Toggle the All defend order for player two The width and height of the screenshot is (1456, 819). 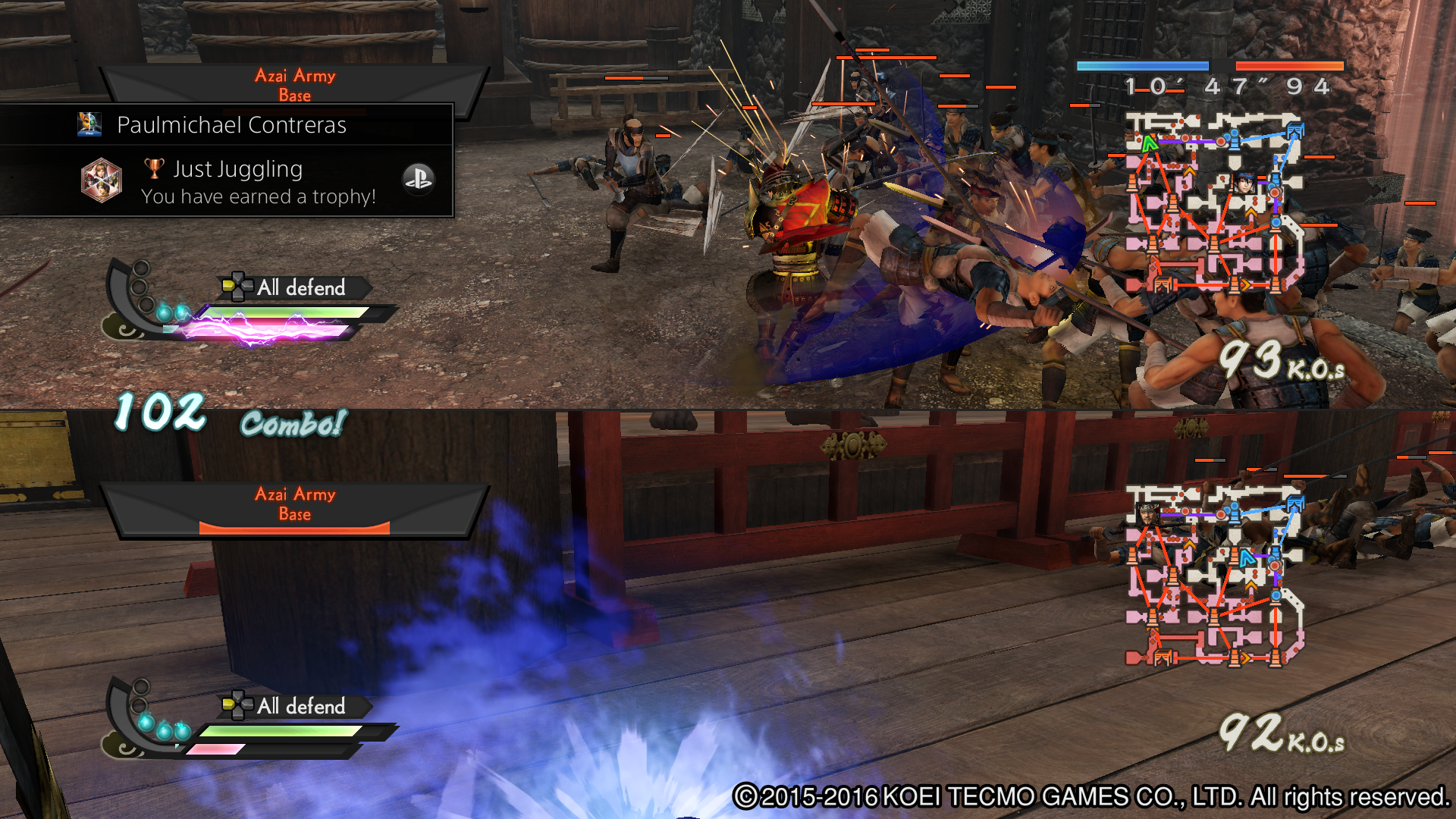click(300, 707)
